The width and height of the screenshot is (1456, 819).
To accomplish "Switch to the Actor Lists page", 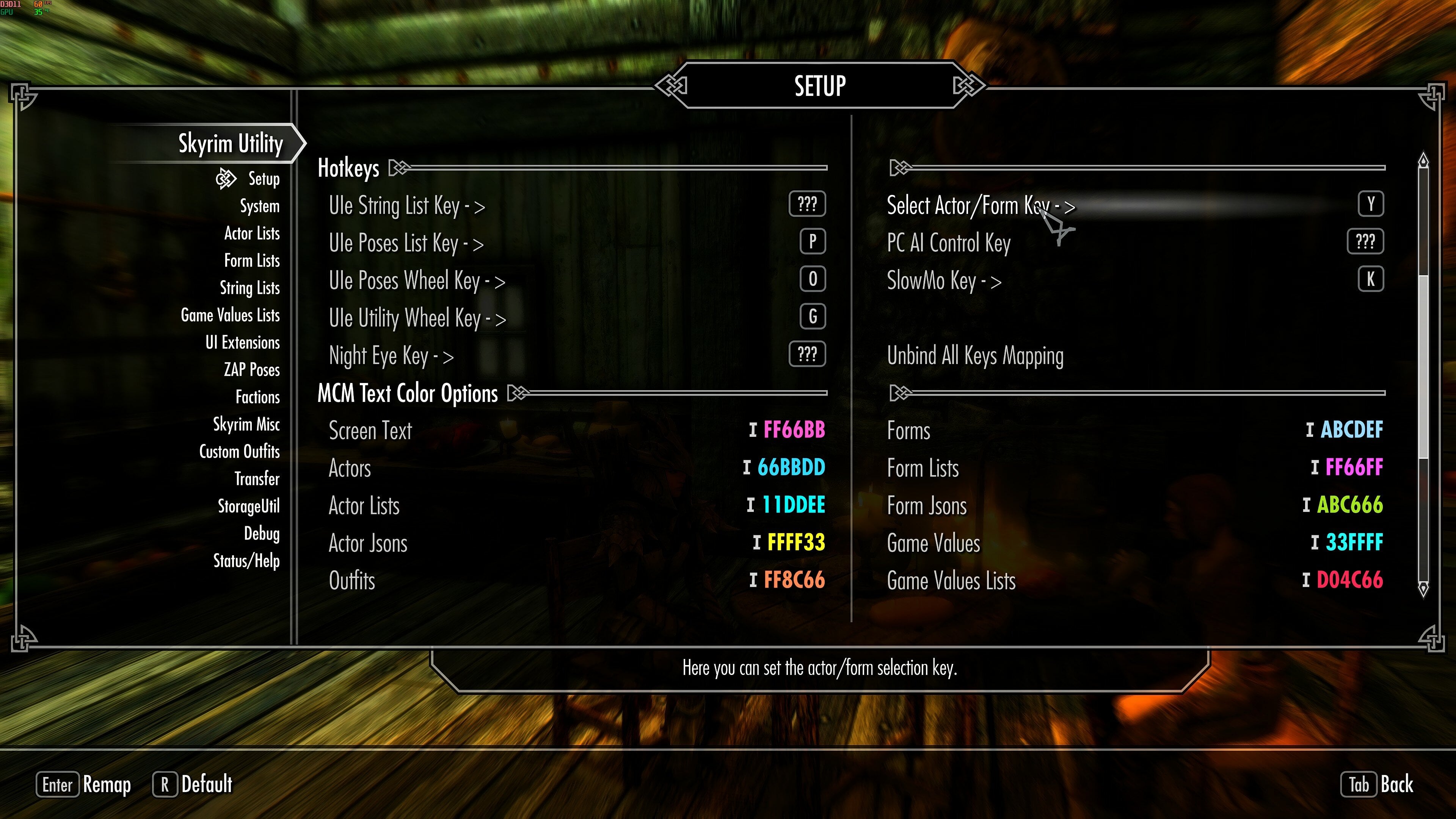I will (x=251, y=234).
